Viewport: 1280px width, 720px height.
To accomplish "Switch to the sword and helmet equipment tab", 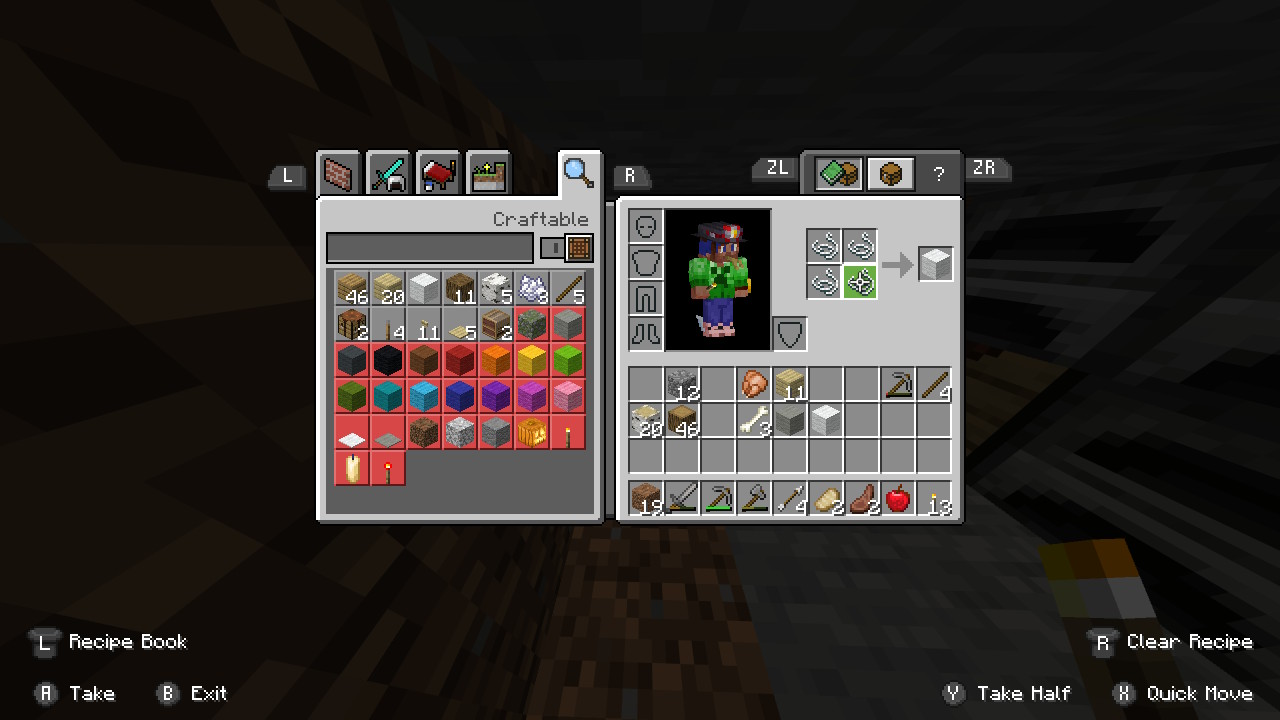I will 389,175.
